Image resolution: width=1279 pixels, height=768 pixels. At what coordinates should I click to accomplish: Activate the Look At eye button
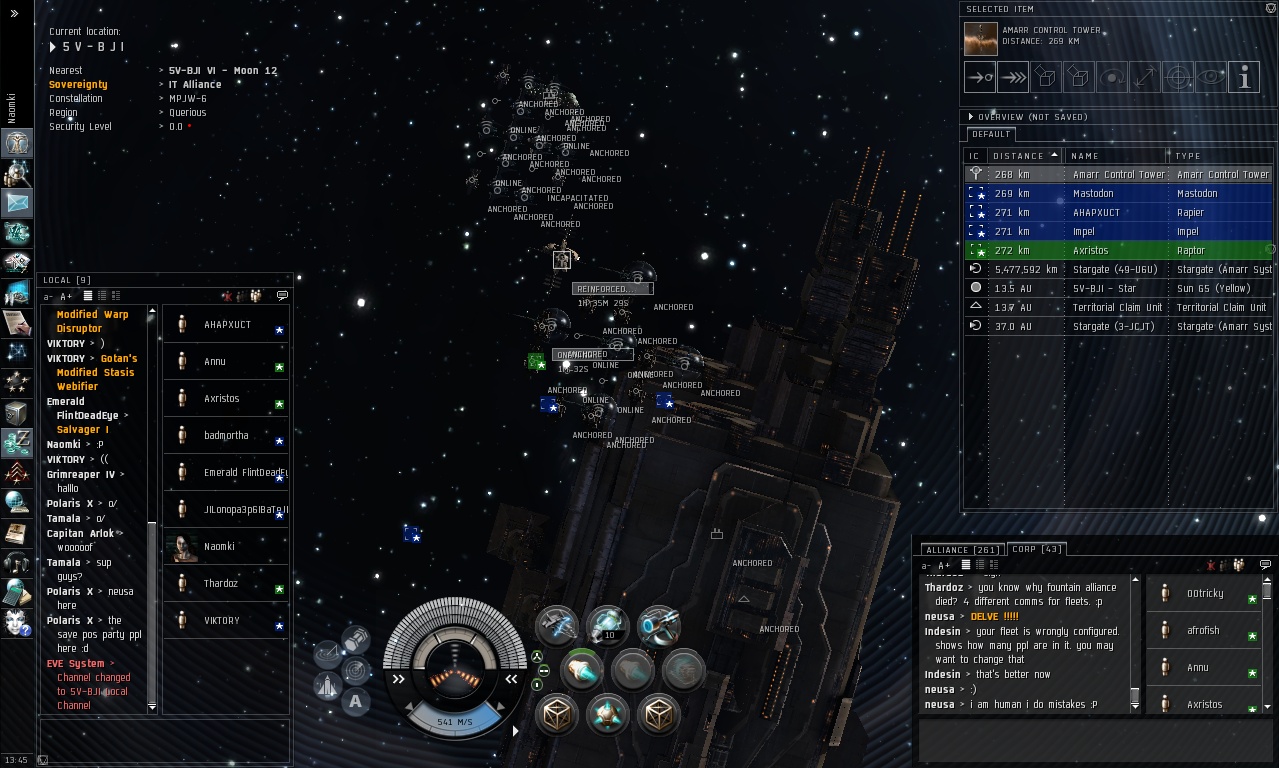click(1210, 76)
